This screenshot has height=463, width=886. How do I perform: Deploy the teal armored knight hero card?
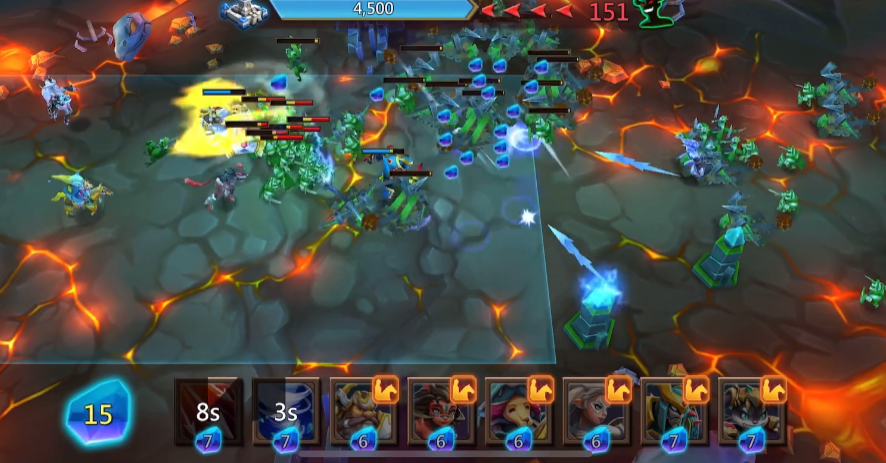coord(674,411)
